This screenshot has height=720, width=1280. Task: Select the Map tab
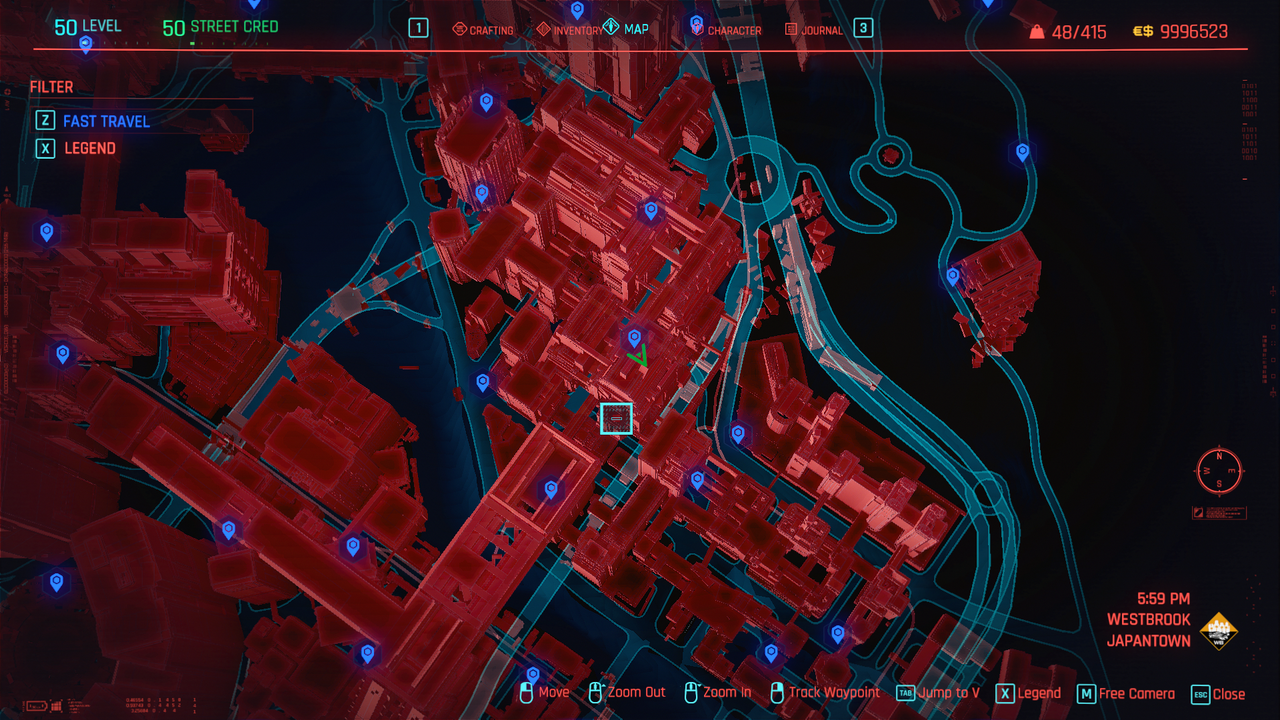tap(627, 29)
